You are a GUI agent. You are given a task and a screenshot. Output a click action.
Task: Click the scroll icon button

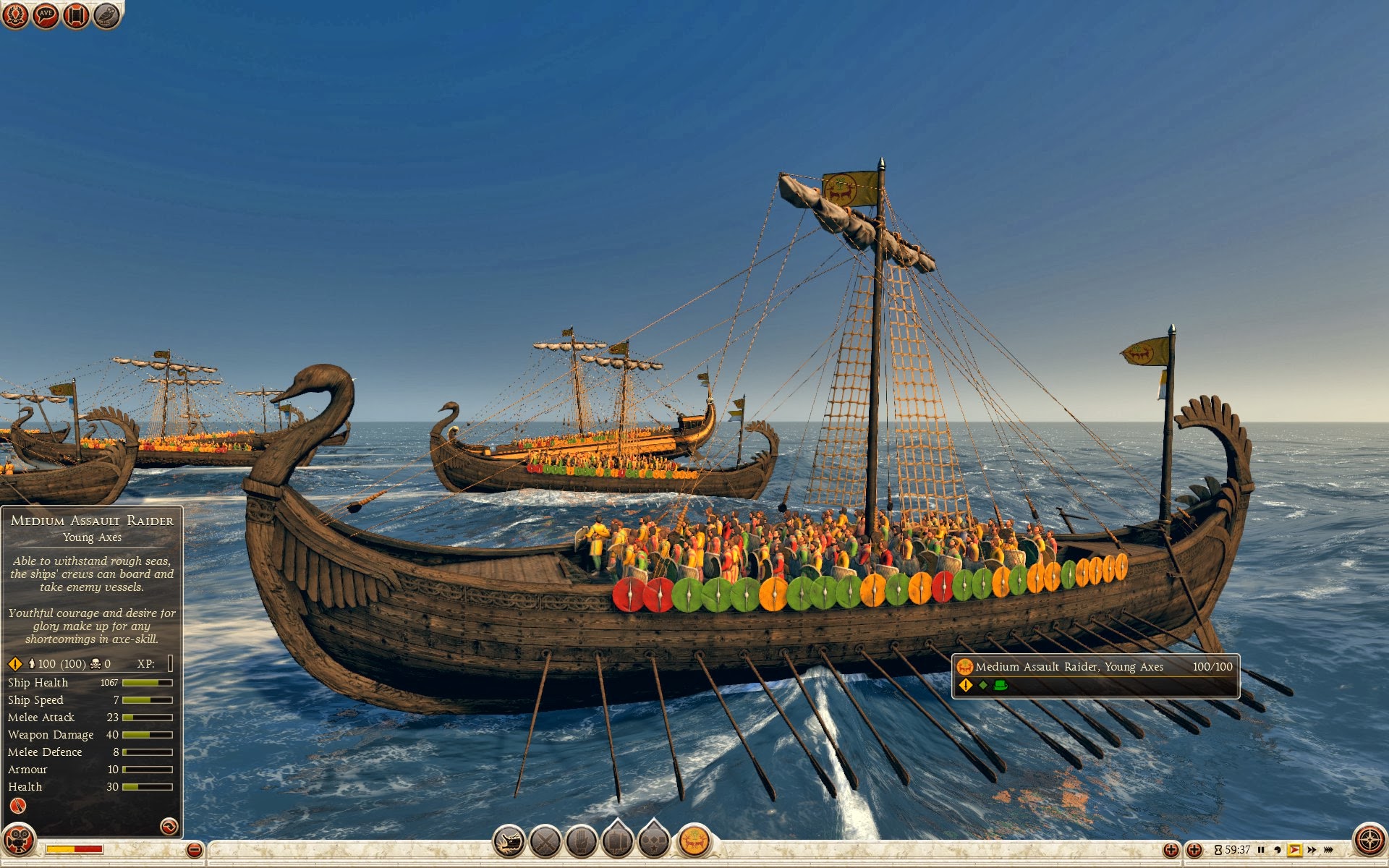tap(76, 15)
